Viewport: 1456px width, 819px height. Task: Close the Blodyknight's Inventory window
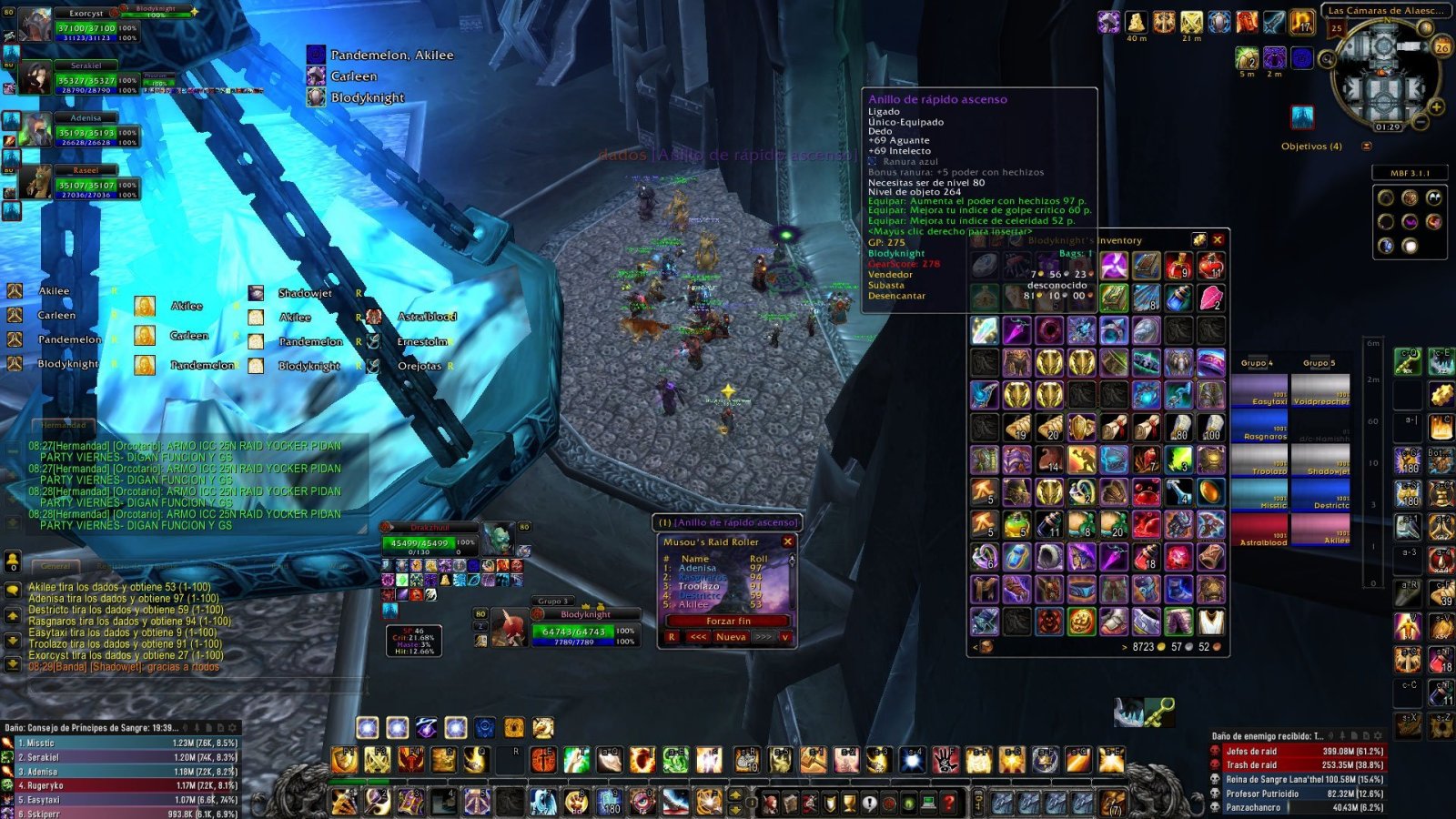[x=1218, y=240]
